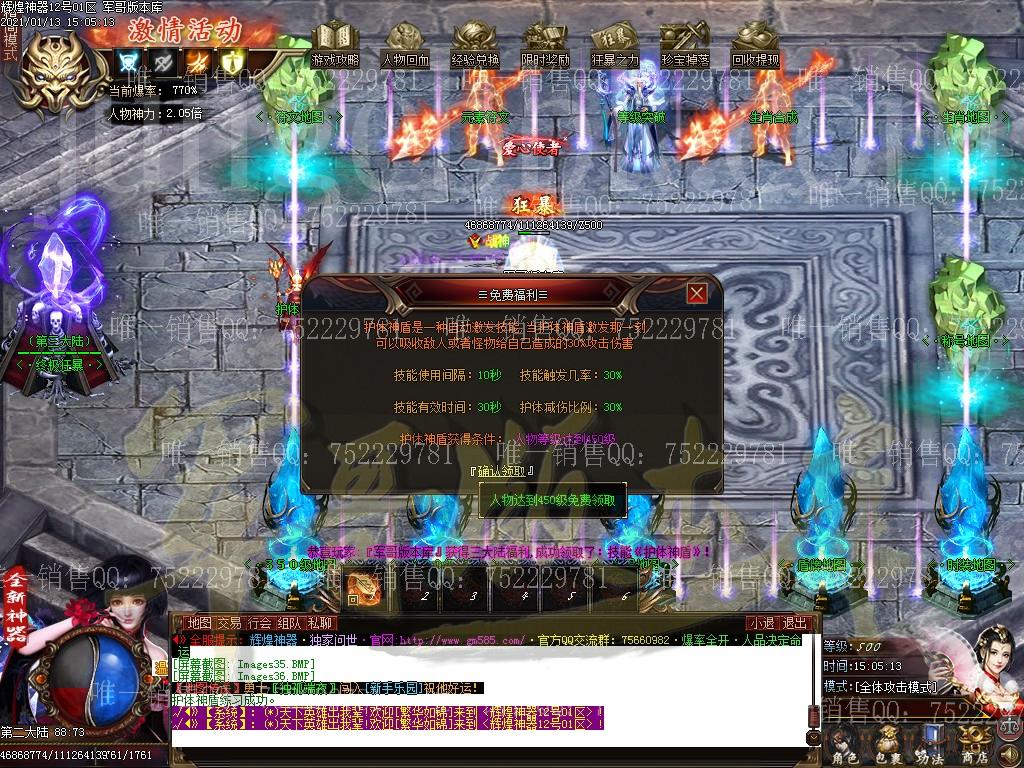The width and height of the screenshot is (1024, 768).
Task: Open the 回收提现 recycle menu
Action: 755,46
